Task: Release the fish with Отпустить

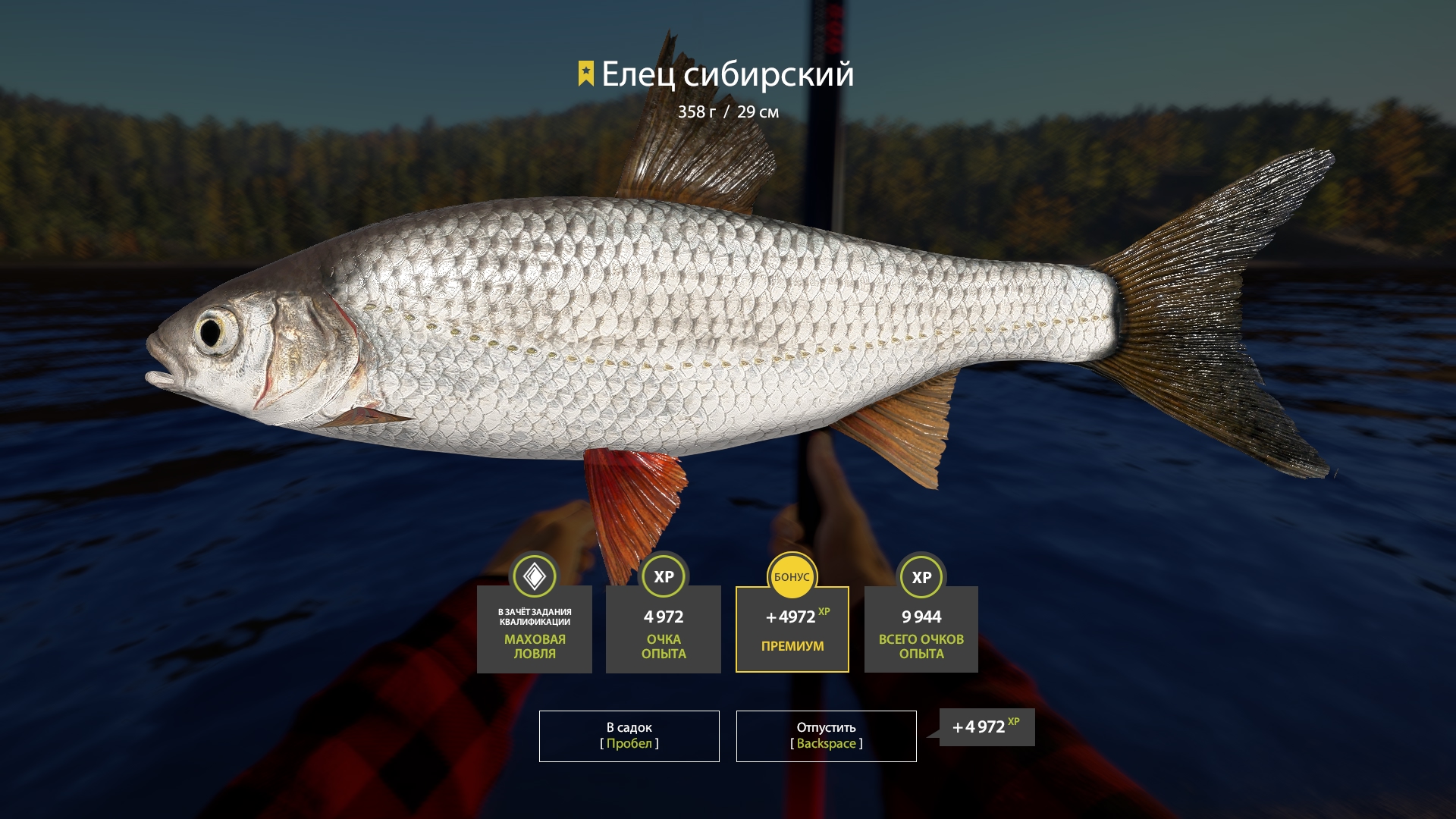Action: click(x=826, y=736)
